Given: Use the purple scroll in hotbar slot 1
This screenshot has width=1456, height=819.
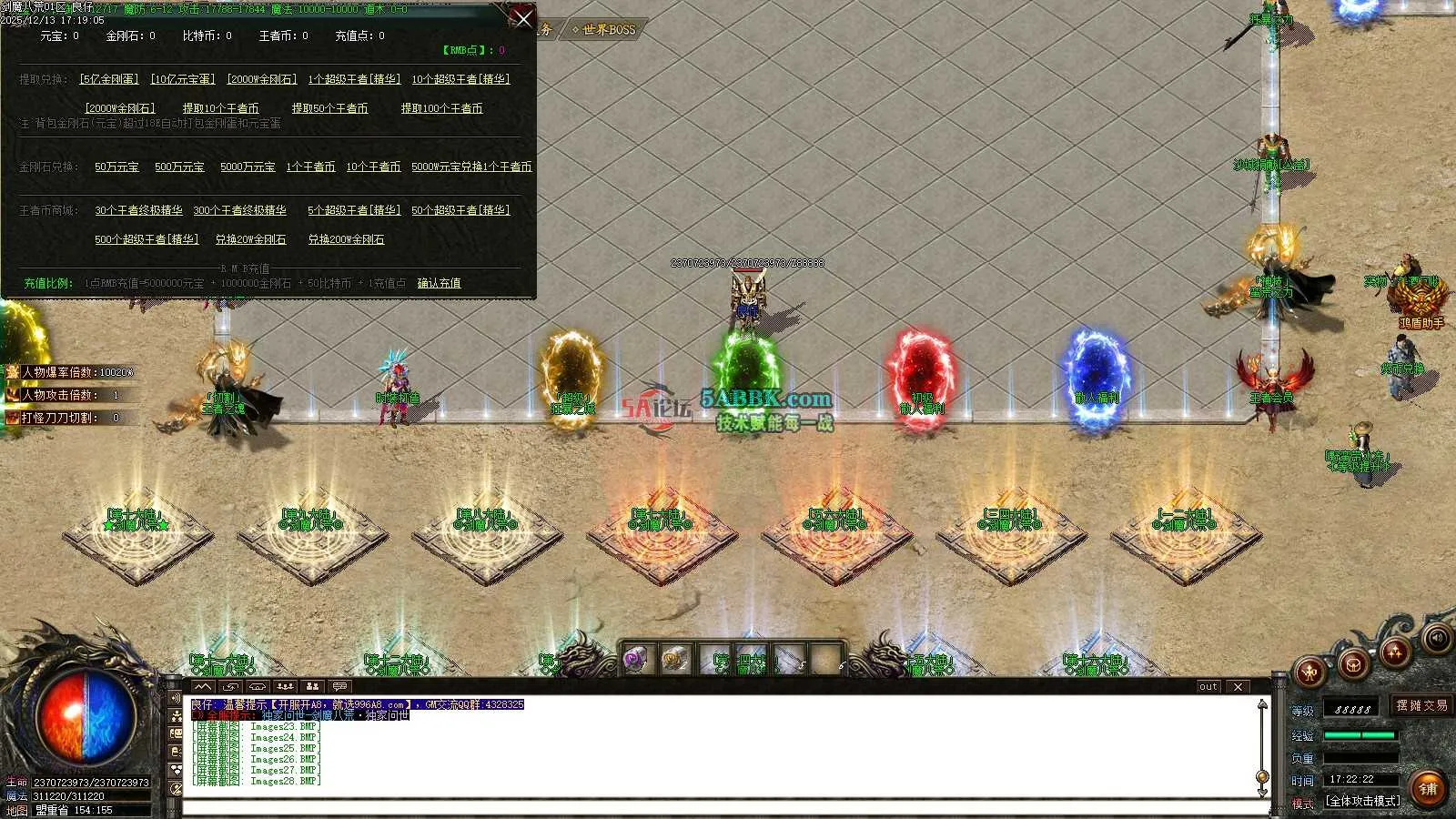Looking at the screenshot, I should click(634, 659).
